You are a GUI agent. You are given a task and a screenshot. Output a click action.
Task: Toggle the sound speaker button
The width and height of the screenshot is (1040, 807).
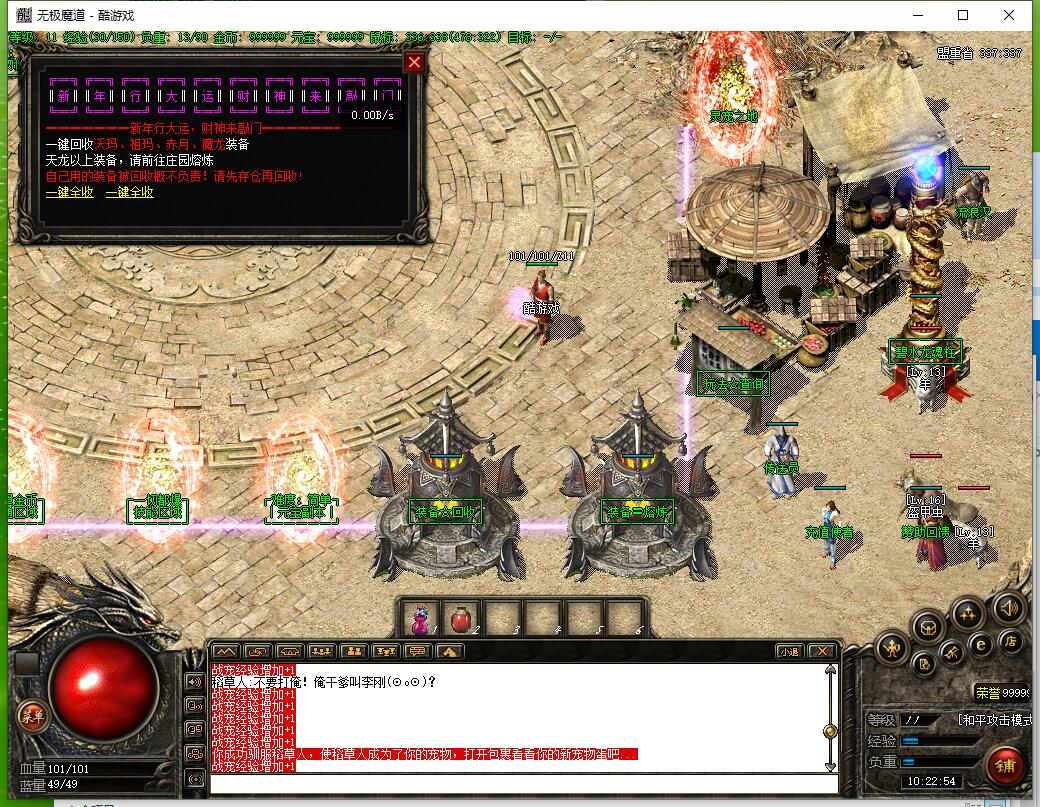pos(1008,607)
